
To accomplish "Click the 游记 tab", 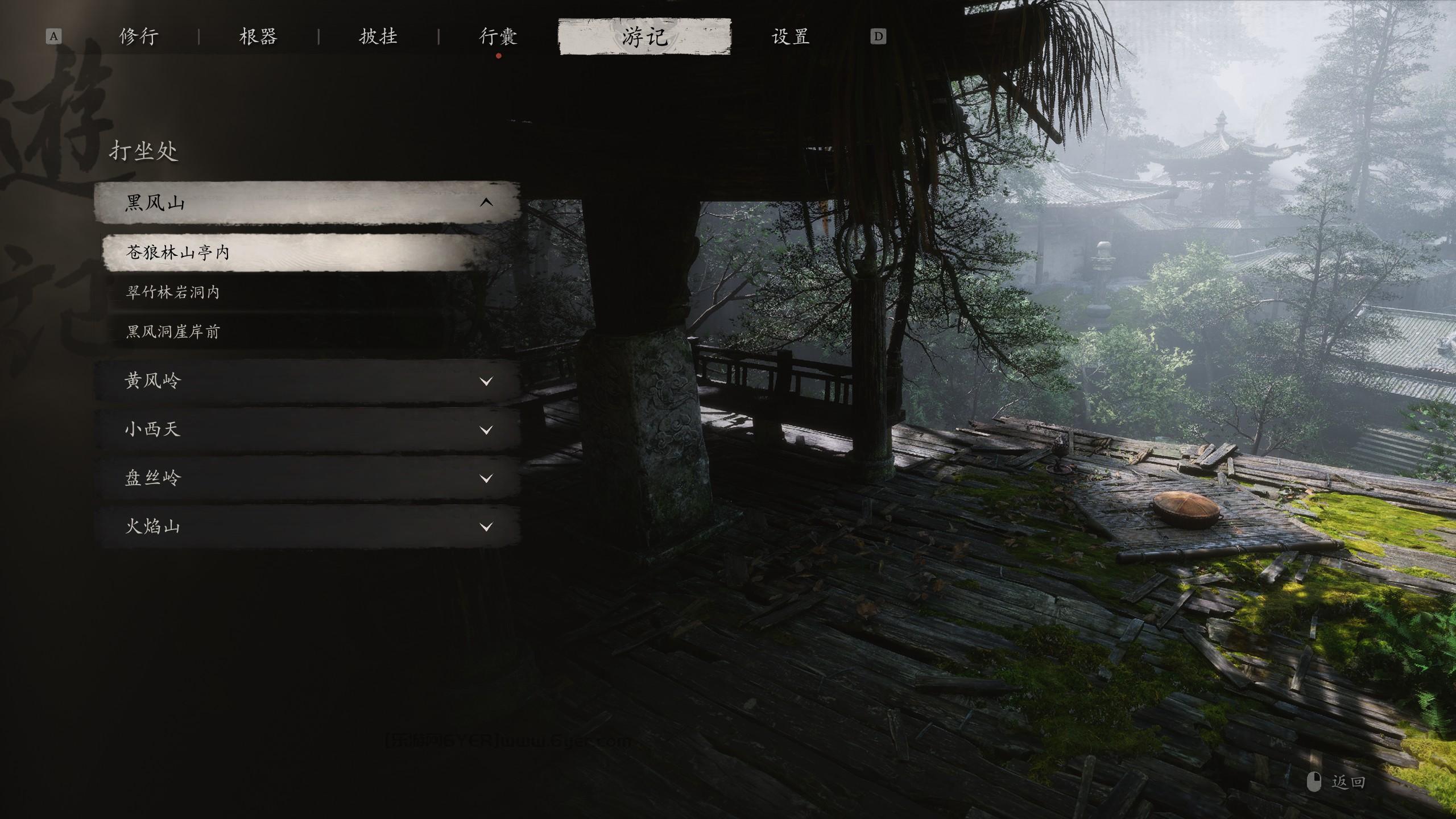I will coord(644,37).
